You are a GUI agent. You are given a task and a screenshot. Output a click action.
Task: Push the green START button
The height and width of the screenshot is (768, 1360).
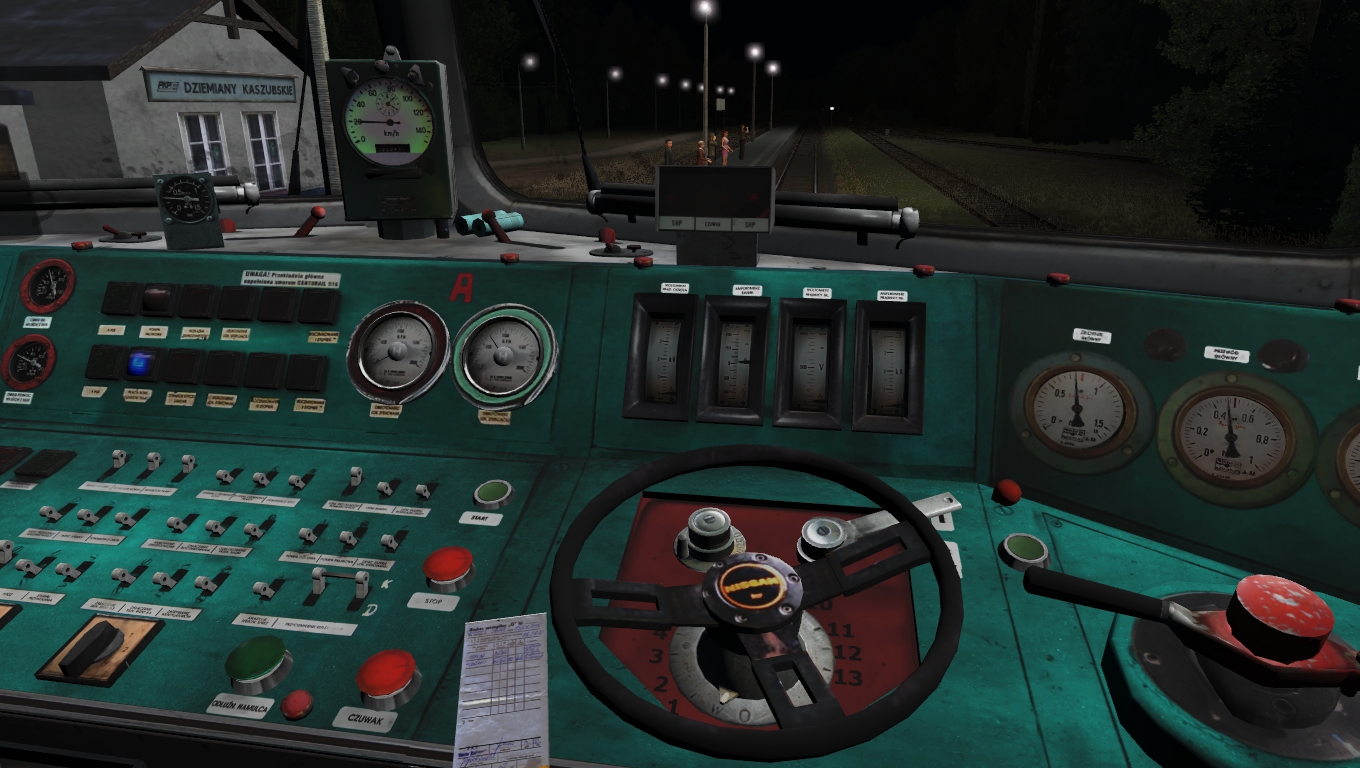pyautogui.click(x=492, y=493)
